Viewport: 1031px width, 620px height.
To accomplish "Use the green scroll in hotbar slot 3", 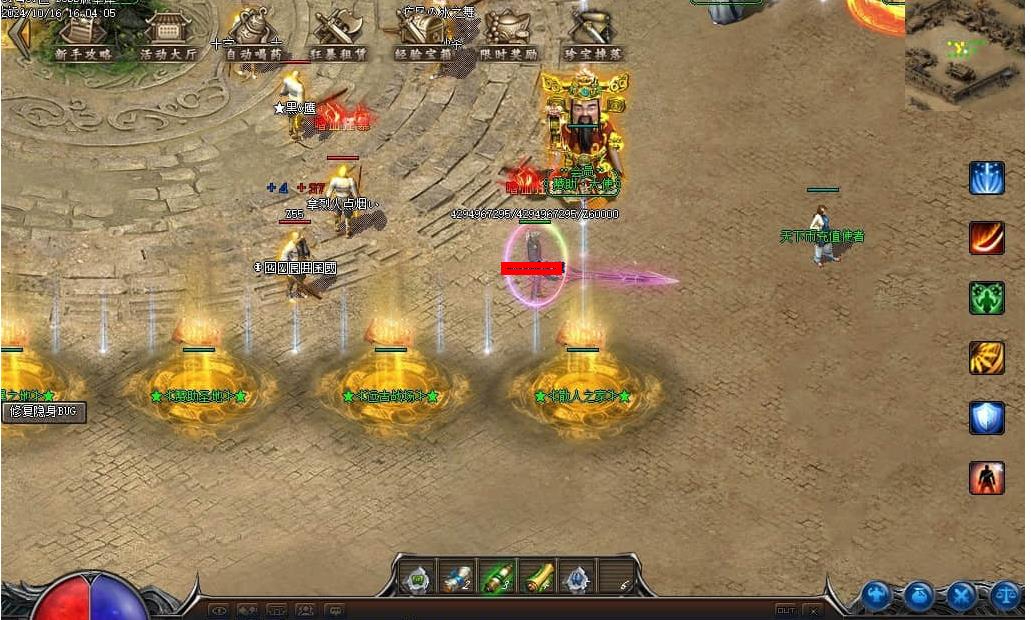I will coord(496,578).
